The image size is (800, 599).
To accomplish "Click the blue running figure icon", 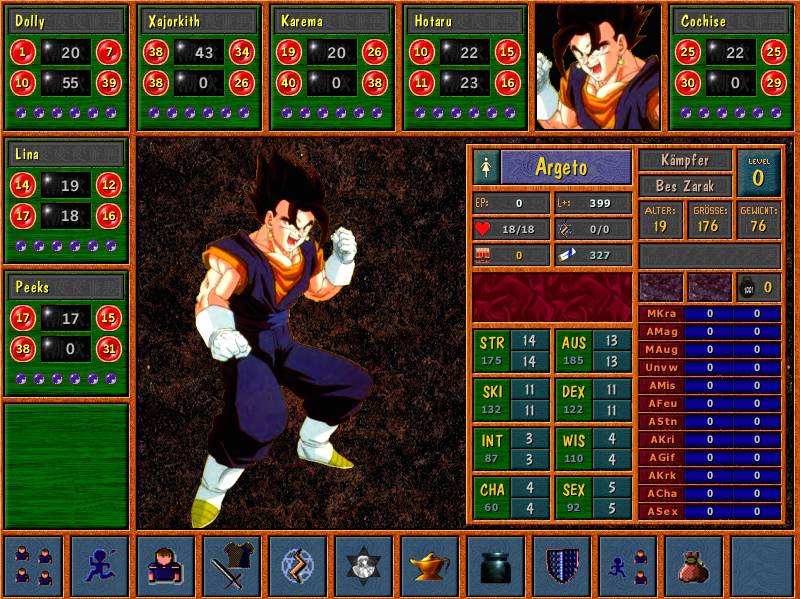I will [x=99, y=566].
